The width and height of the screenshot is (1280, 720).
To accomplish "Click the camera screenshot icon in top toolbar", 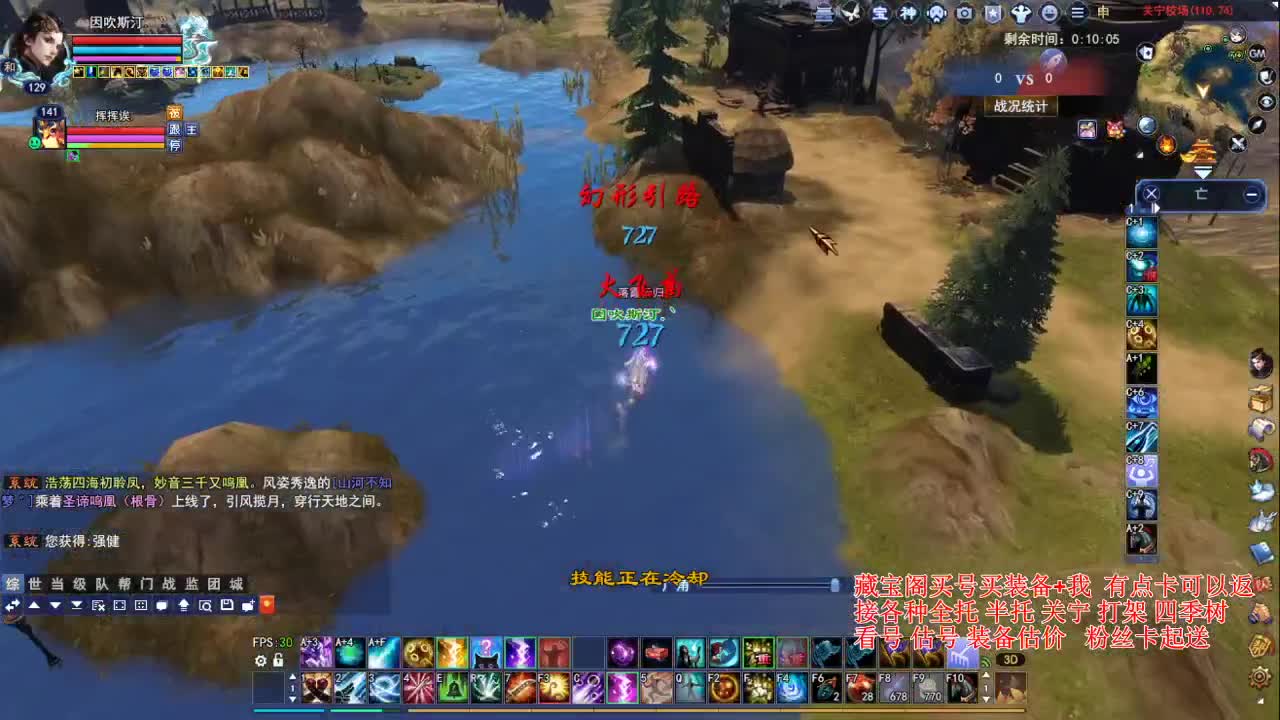I will click(x=965, y=14).
